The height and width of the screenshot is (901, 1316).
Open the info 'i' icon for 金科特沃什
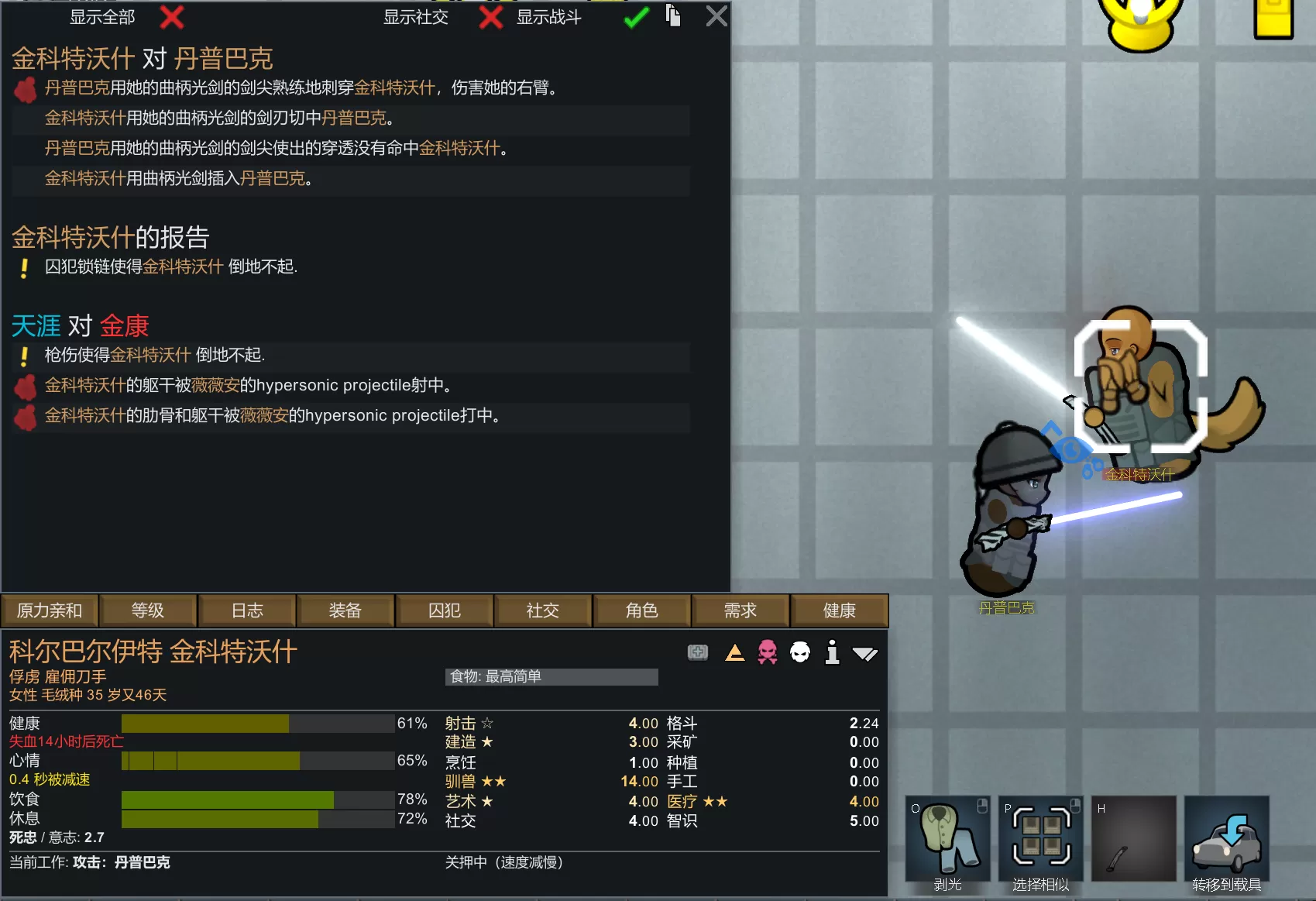832,652
